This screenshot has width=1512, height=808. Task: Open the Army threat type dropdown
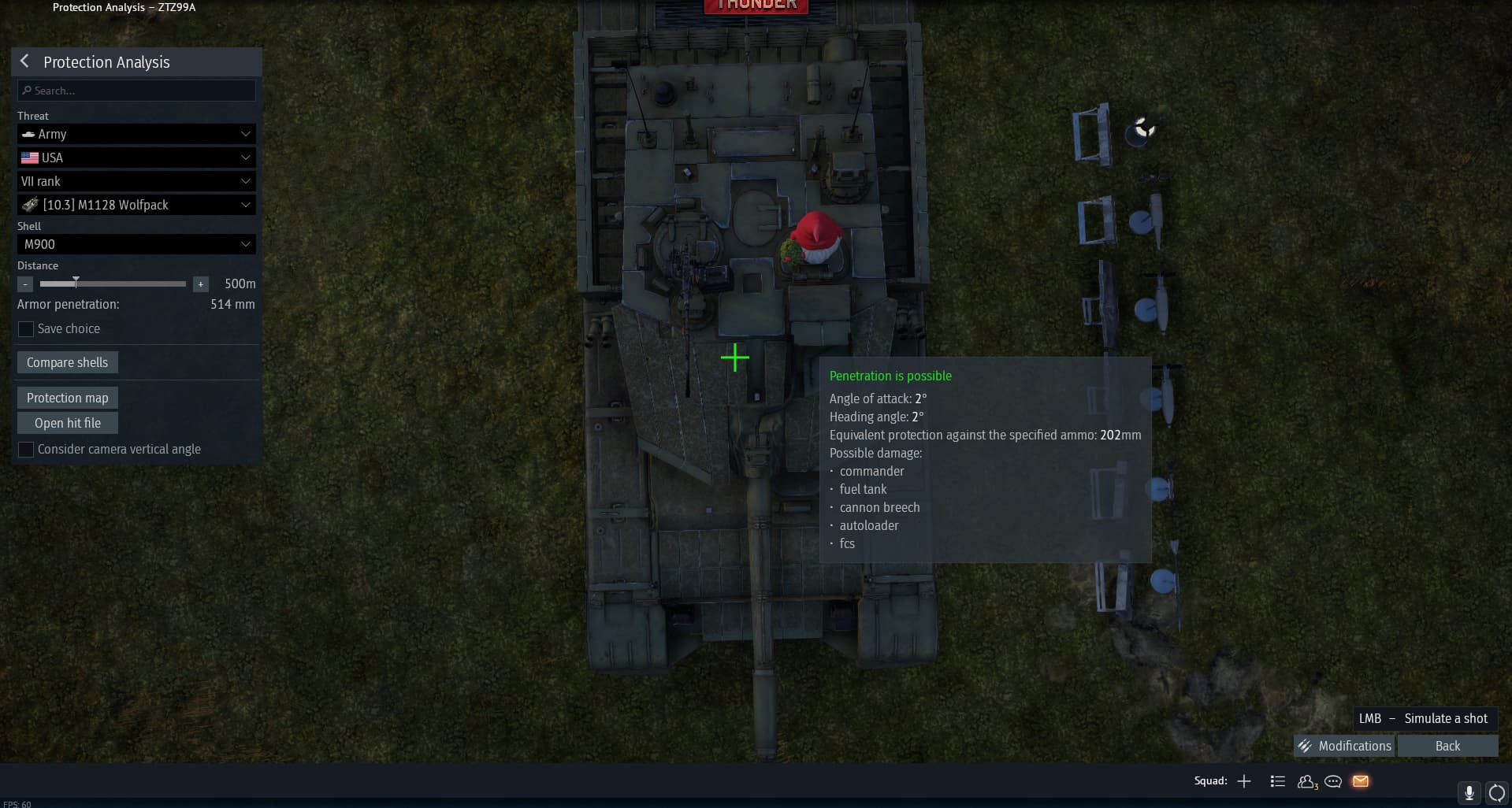click(x=136, y=134)
